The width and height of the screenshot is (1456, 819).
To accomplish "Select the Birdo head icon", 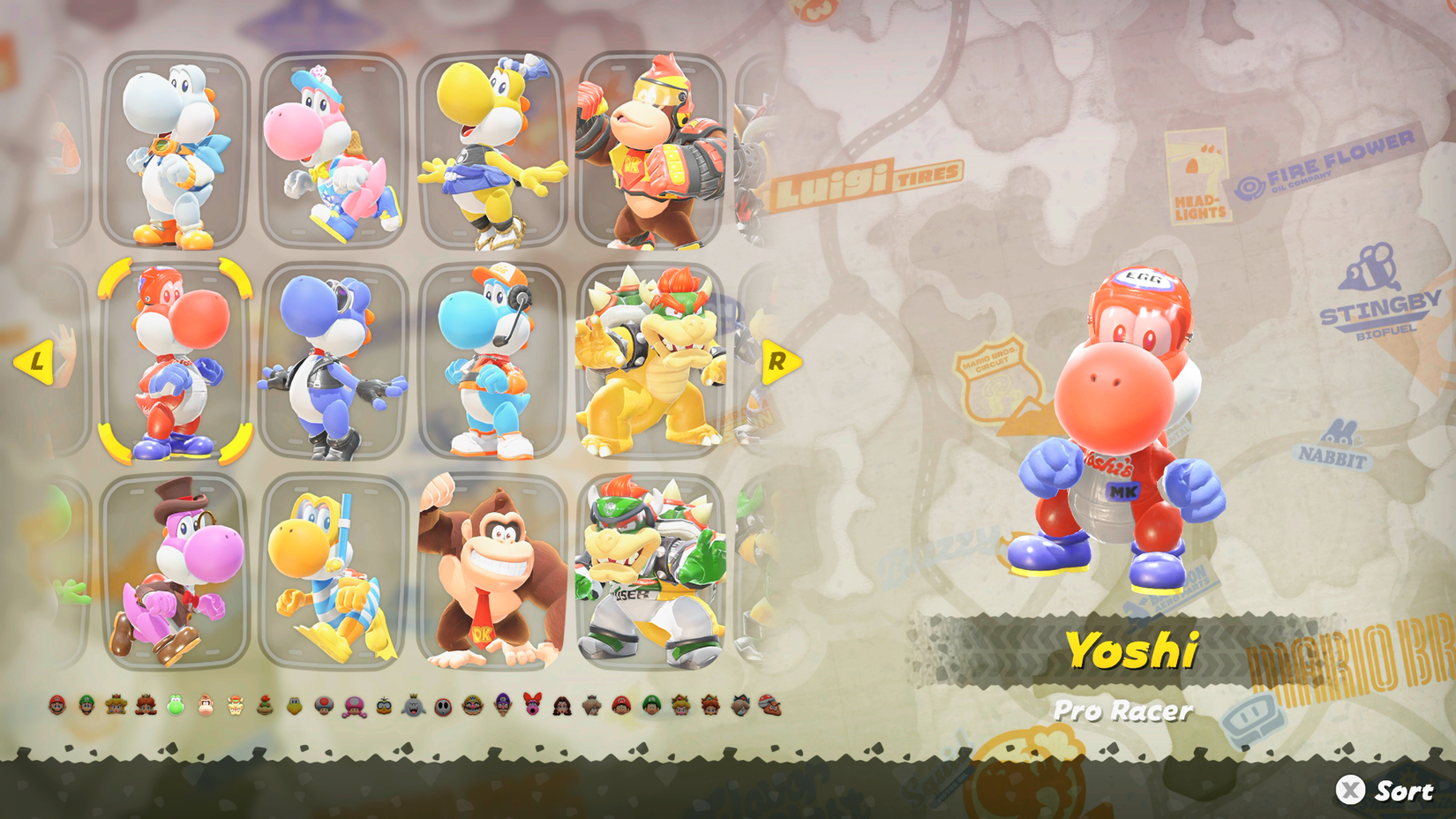I will click(531, 706).
